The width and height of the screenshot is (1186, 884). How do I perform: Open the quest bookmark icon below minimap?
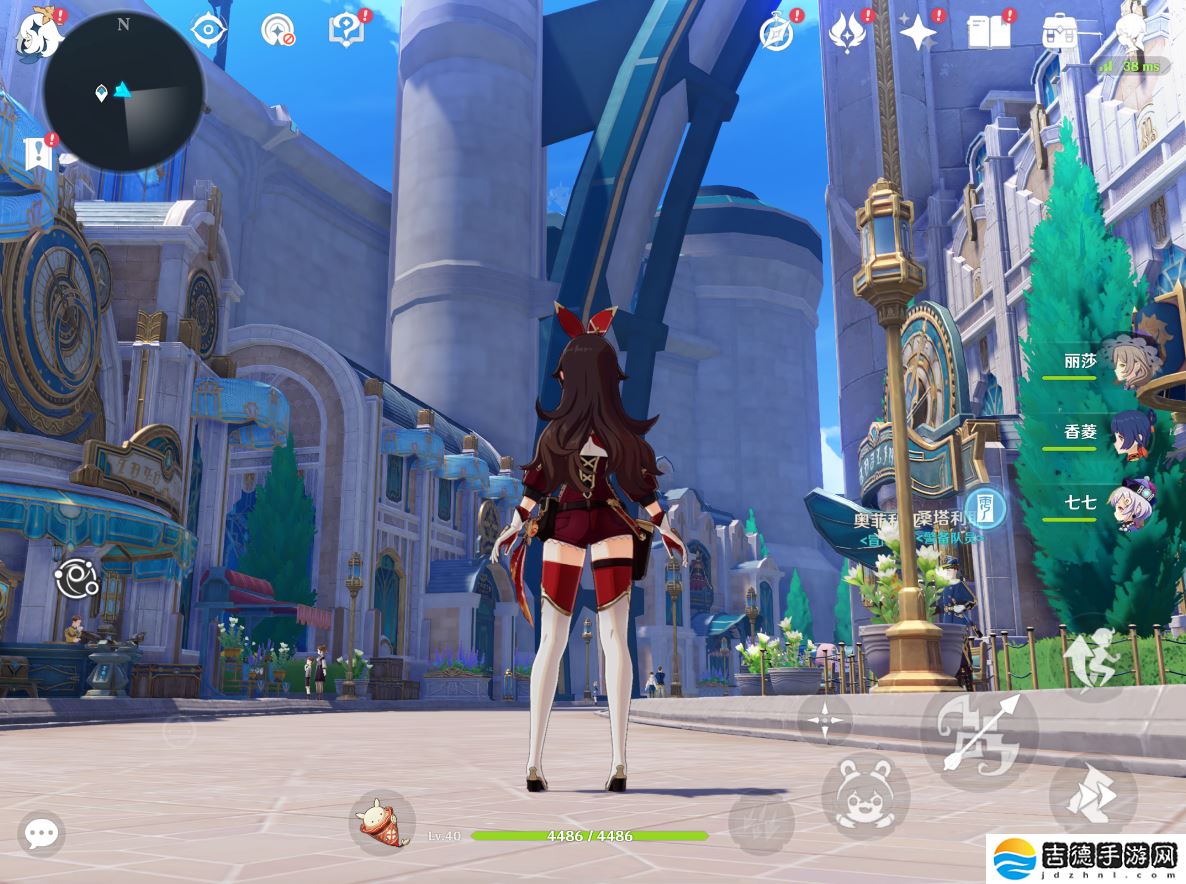(38, 153)
